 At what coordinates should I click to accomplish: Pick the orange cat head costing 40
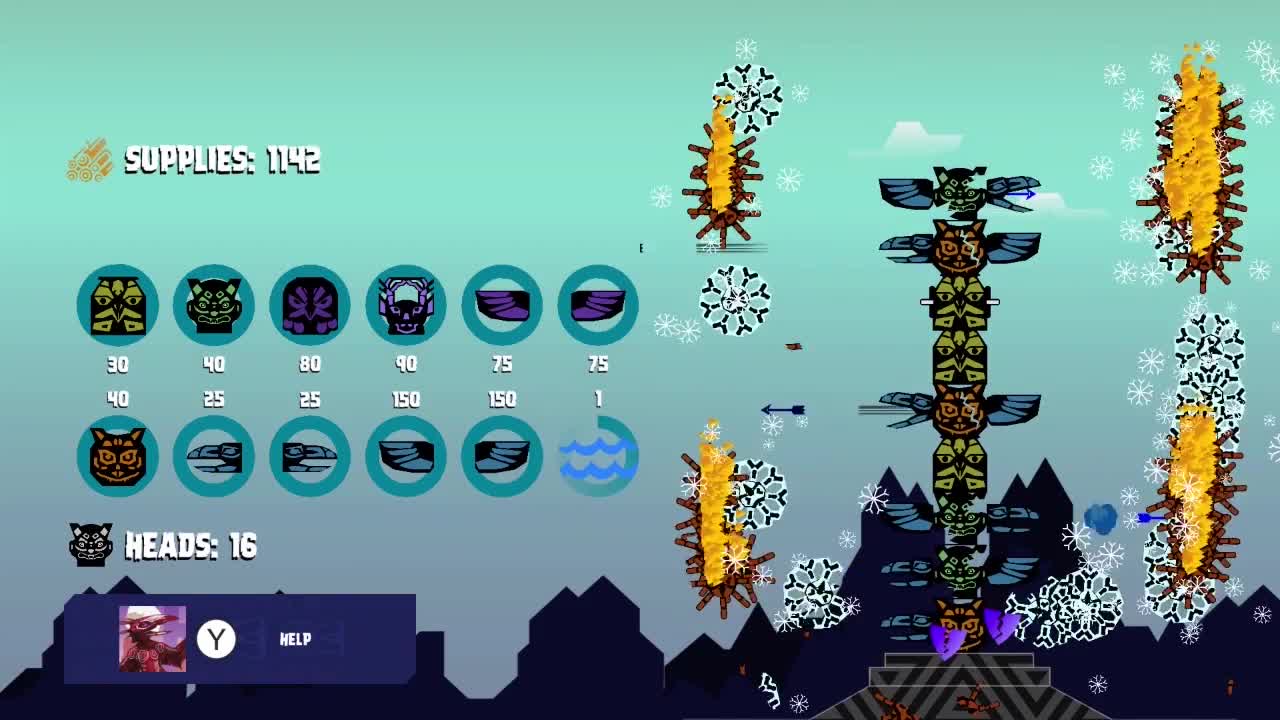[118, 457]
